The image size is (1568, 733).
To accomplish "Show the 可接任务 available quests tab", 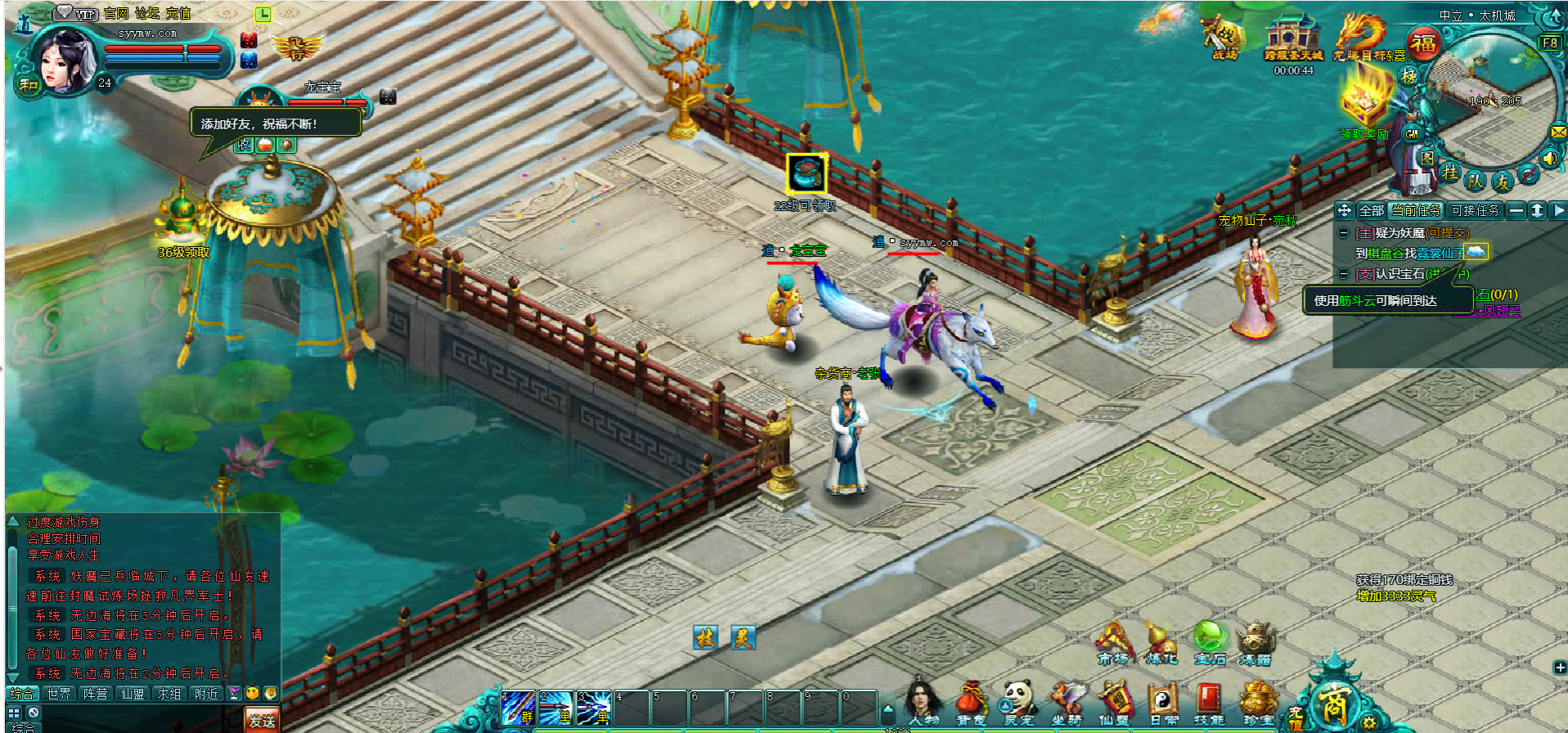I will click(x=1475, y=210).
